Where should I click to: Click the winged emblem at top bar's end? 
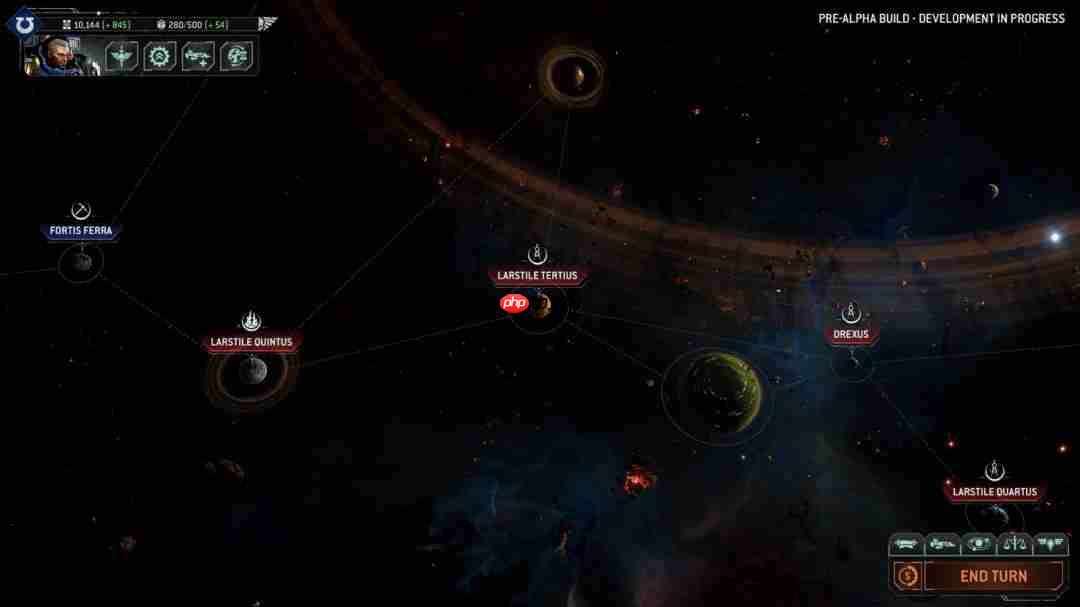267,23
